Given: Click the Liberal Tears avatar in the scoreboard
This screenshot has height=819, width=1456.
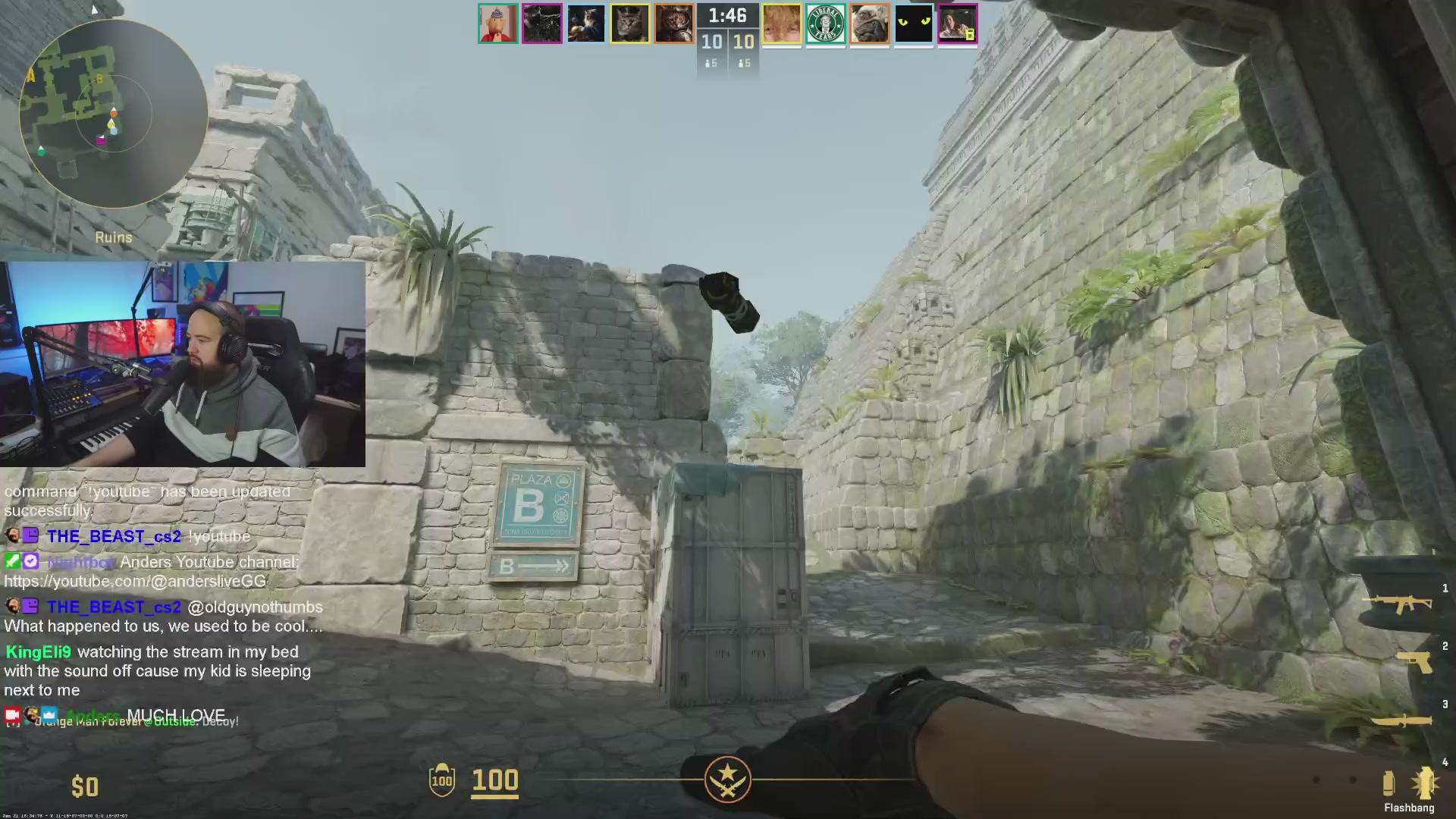Looking at the screenshot, I should (827, 24).
